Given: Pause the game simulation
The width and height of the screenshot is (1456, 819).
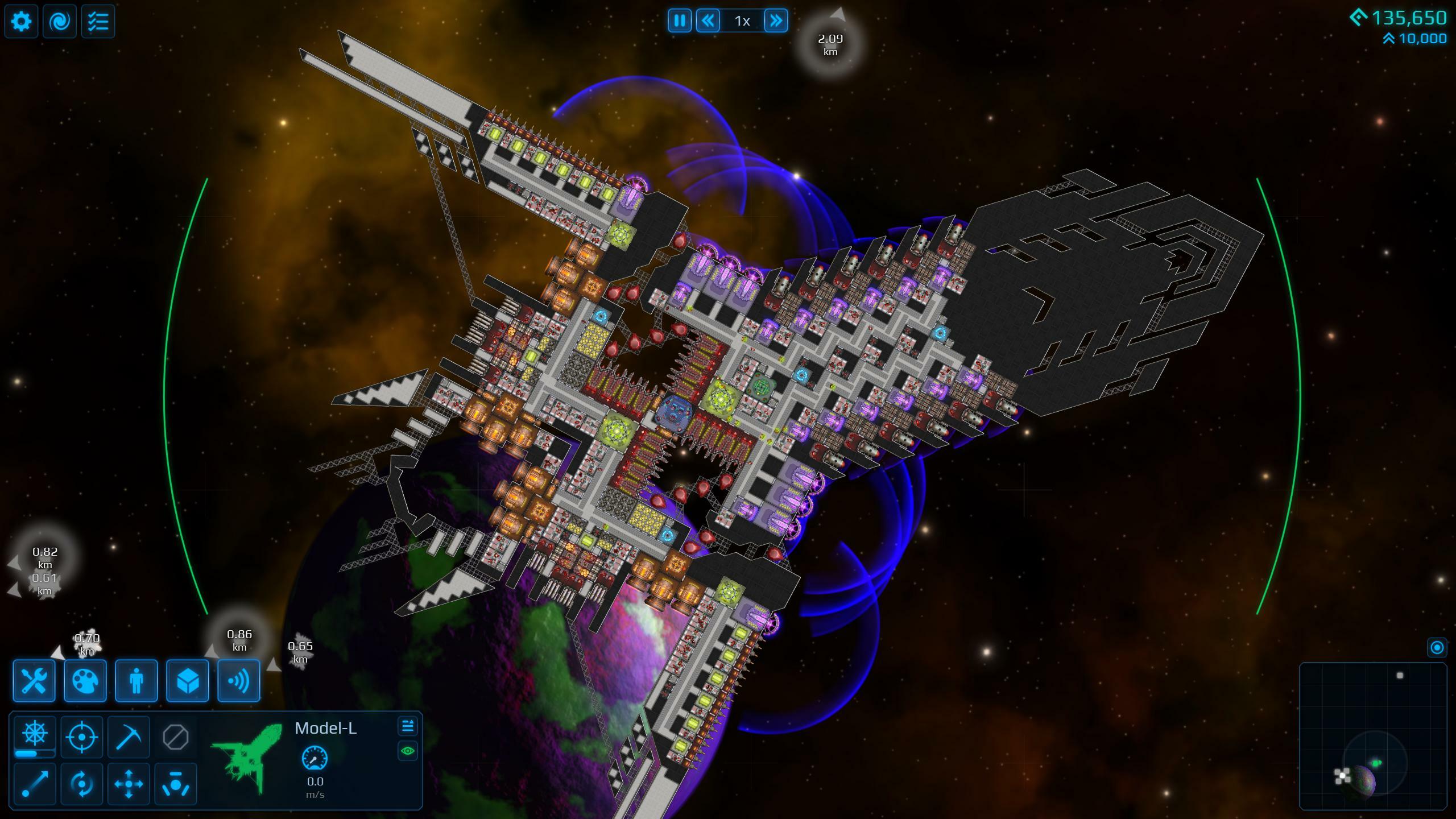Looking at the screenshot, I should tap(680, 21).
